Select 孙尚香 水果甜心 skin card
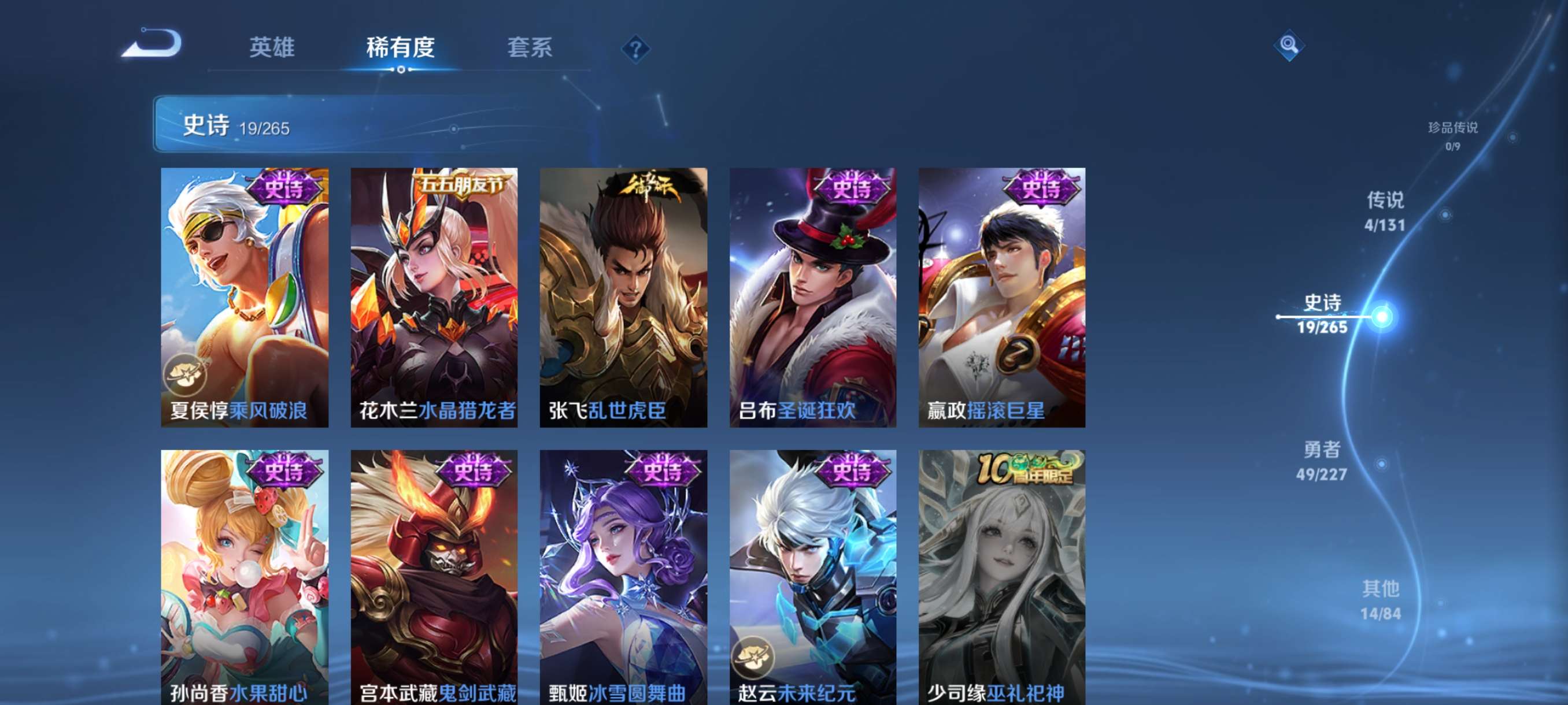Viewport: 1568px width, 705px height. (245, 577)
